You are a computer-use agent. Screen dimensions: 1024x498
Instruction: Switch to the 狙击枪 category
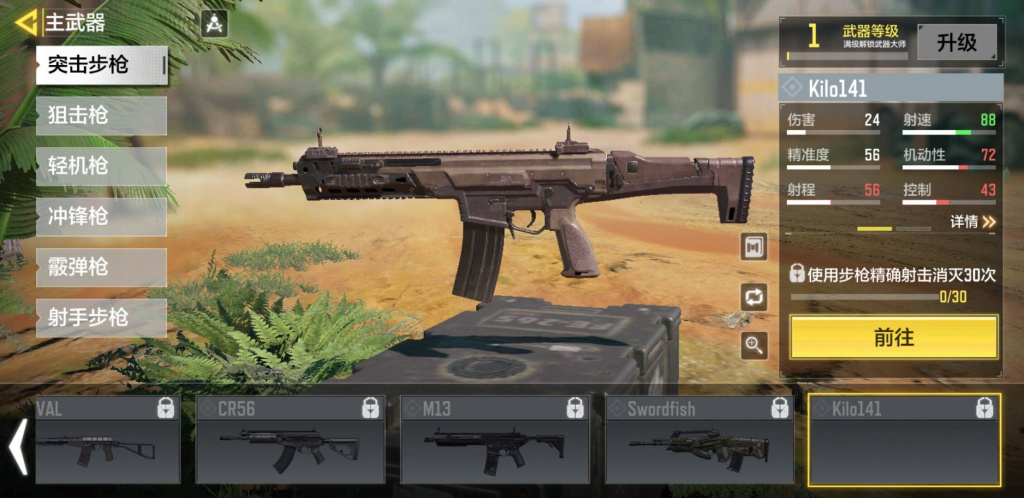[x=100, y=116]
